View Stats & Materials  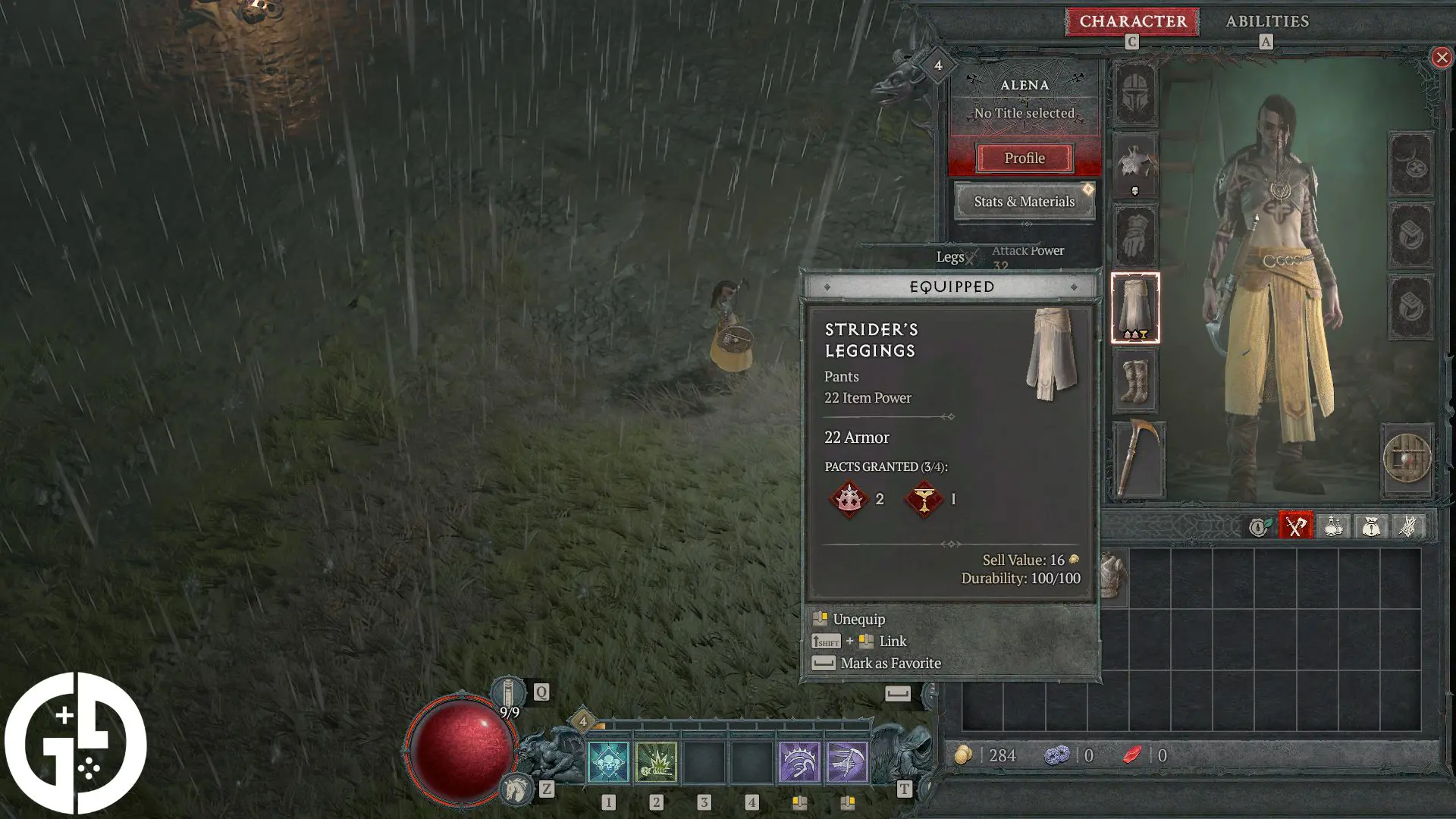(x=1024, y=202)
